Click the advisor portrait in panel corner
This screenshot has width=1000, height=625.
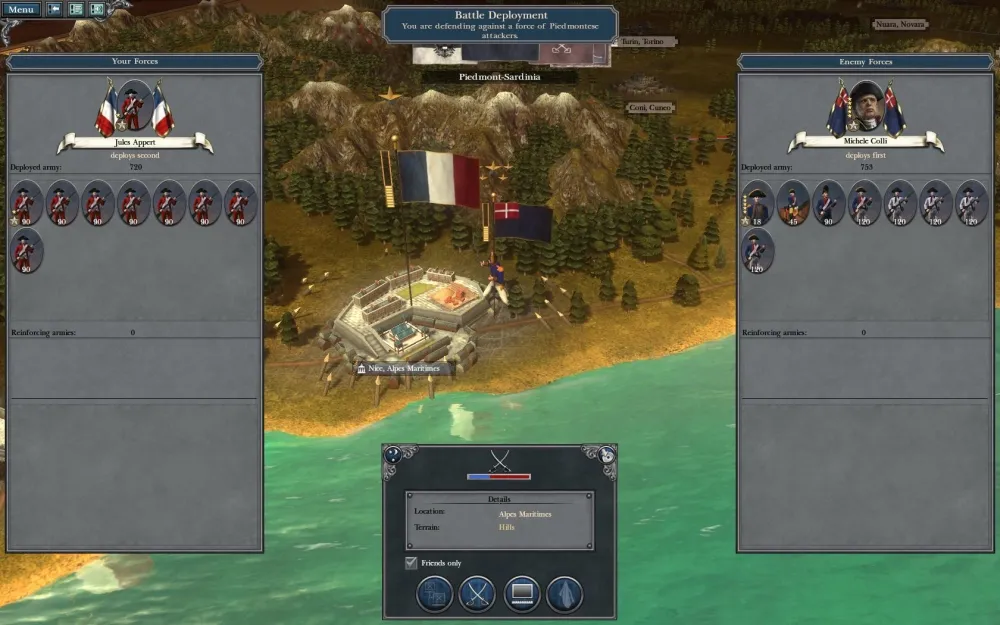(x=606, y=455)
